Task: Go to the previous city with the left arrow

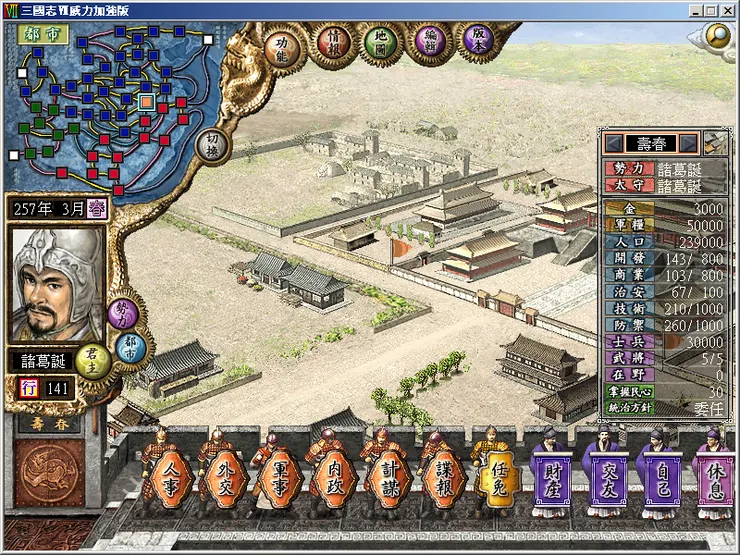Action: click(x=612, y=142)
